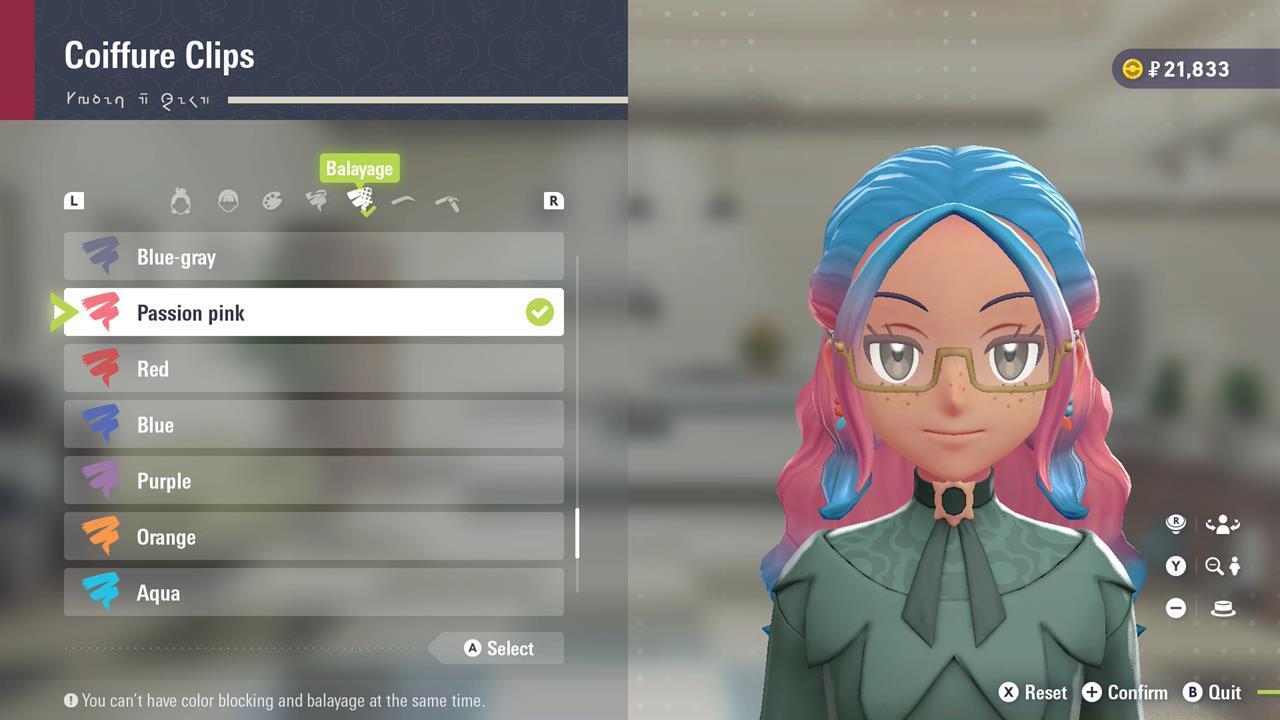Click the Purple color swatch
Image resolution: width=1280 pixels, height=720 pixels.
click(98, 480)
